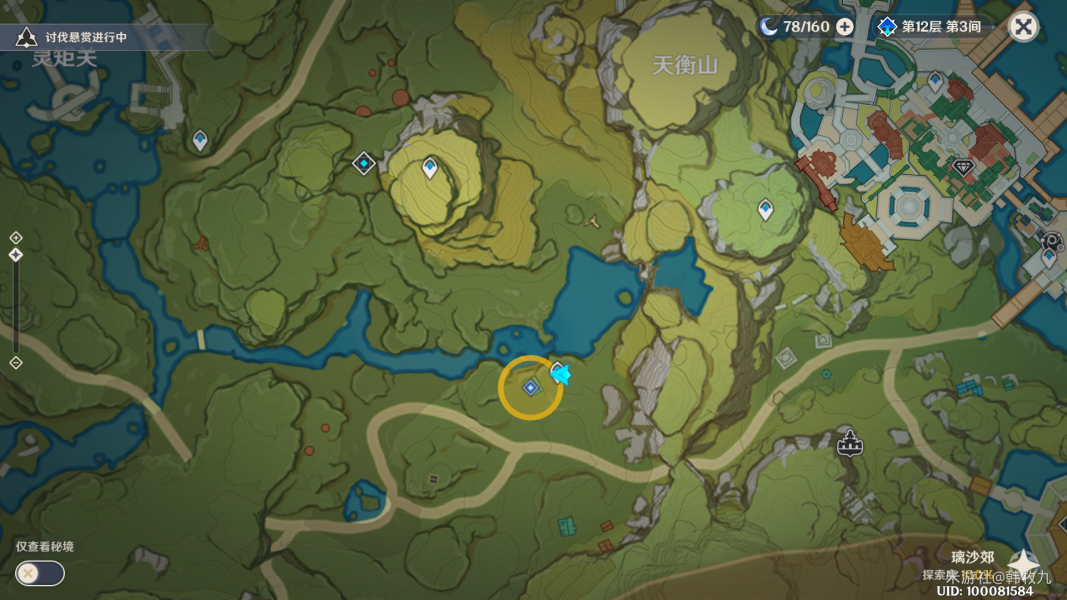Open the Spiral Abyss floor 12 indicator
Viewport: 1067px width, 600px height.
pos(930,26)
